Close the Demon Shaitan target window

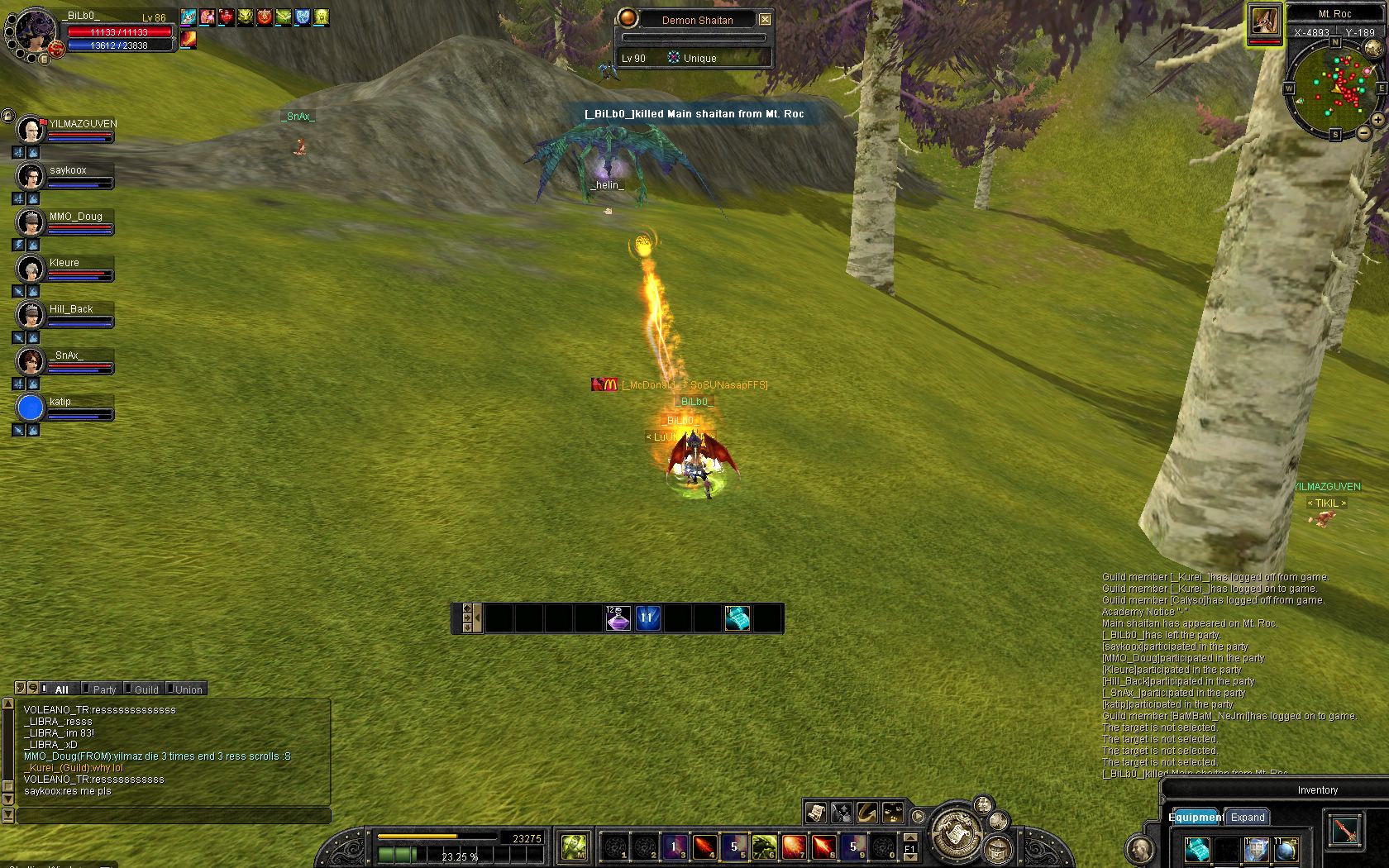tap(765, 19)
